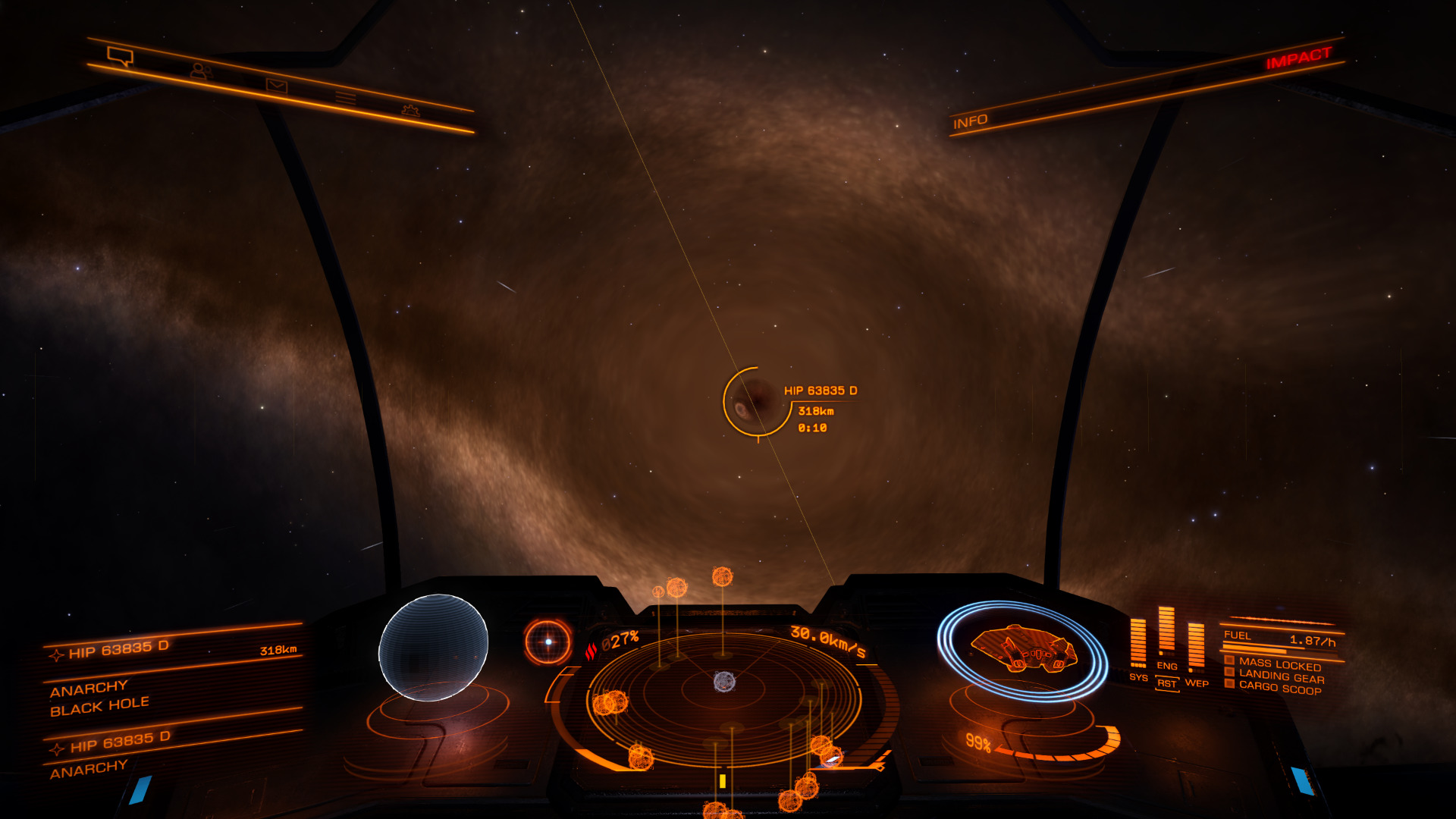Reset power distribution with RST
The width and height of the screenshot is (1456, 819).
1167,684
